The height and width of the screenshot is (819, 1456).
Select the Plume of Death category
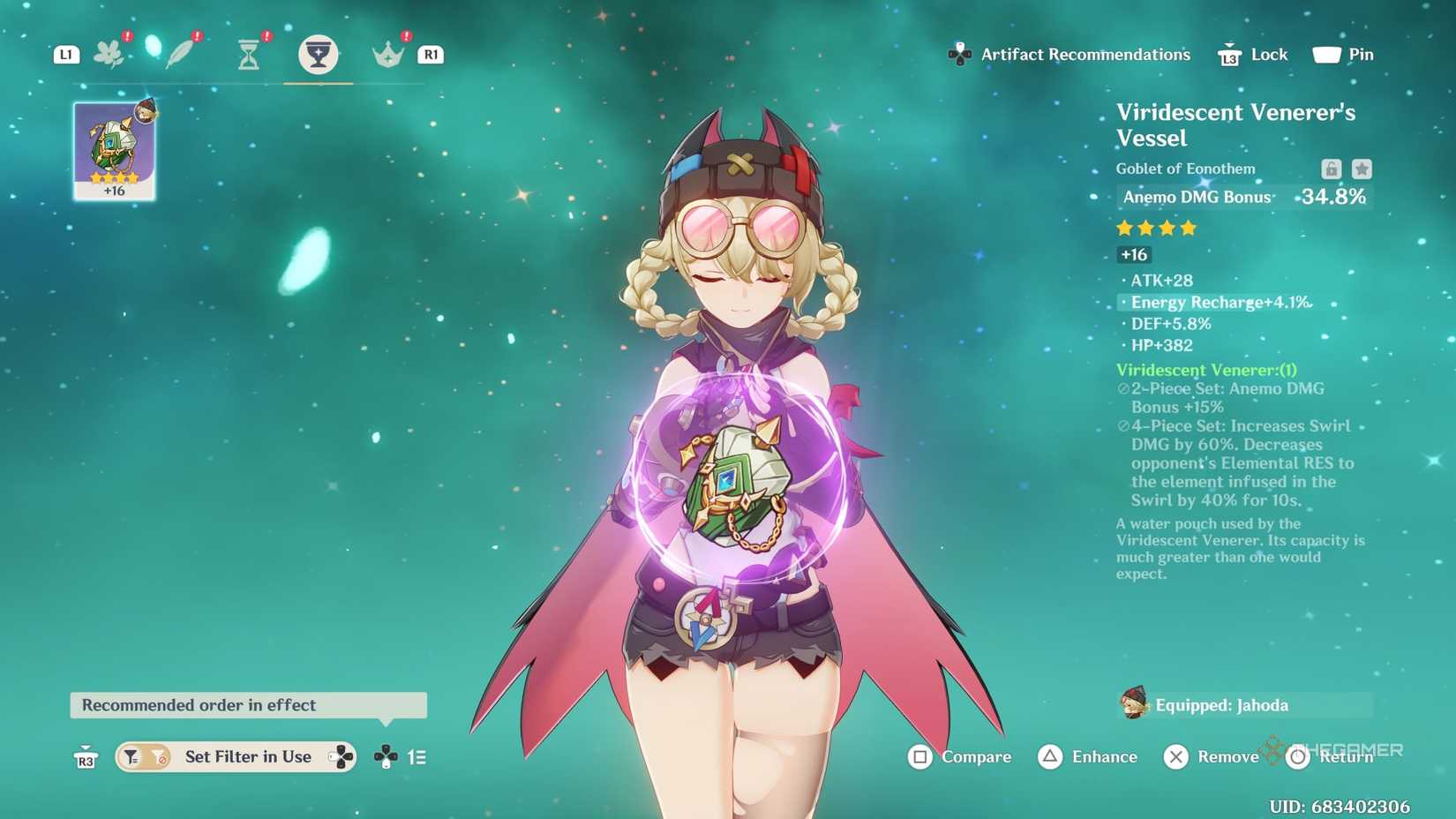tap(179, 51)
